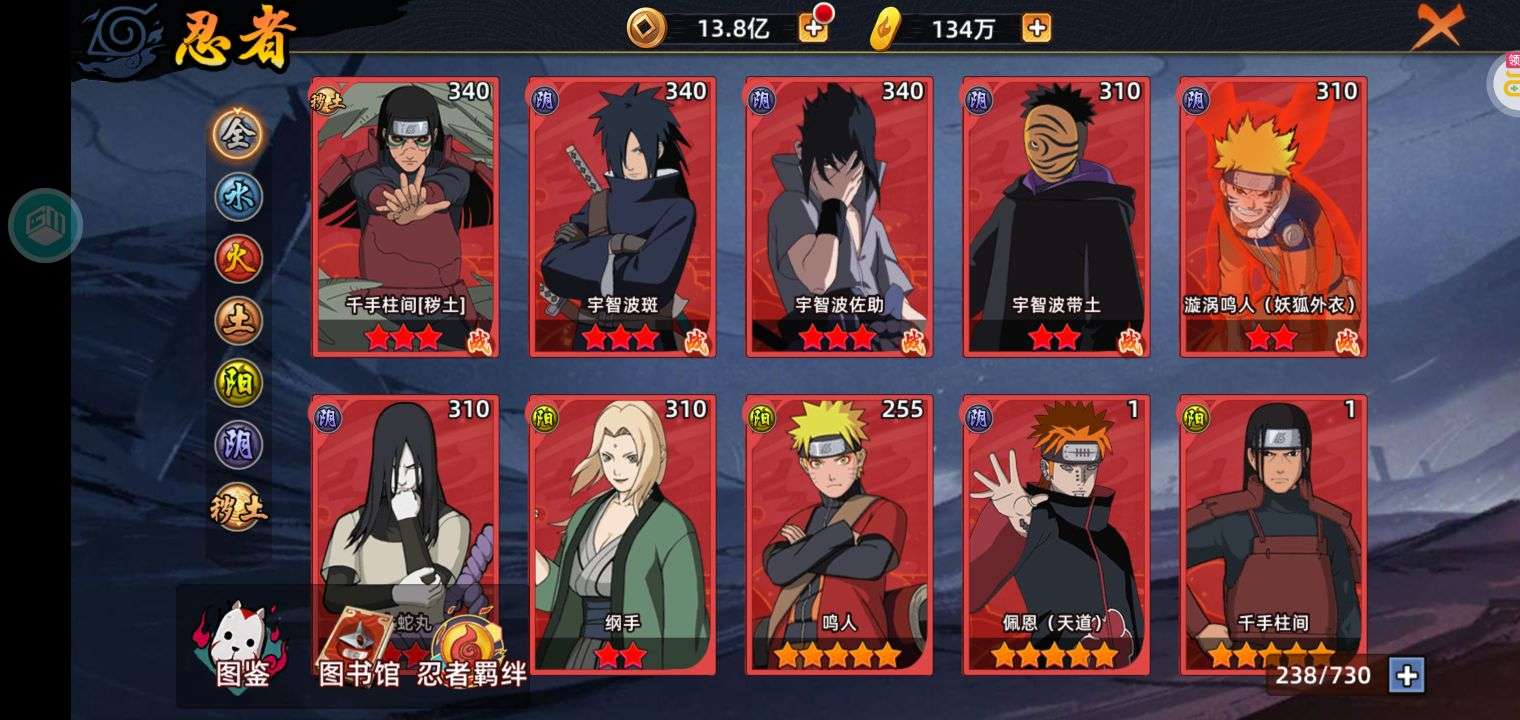Choose the 纲手 ninja card
This screenshot has width=1520, height=720.
click(622, 534)
